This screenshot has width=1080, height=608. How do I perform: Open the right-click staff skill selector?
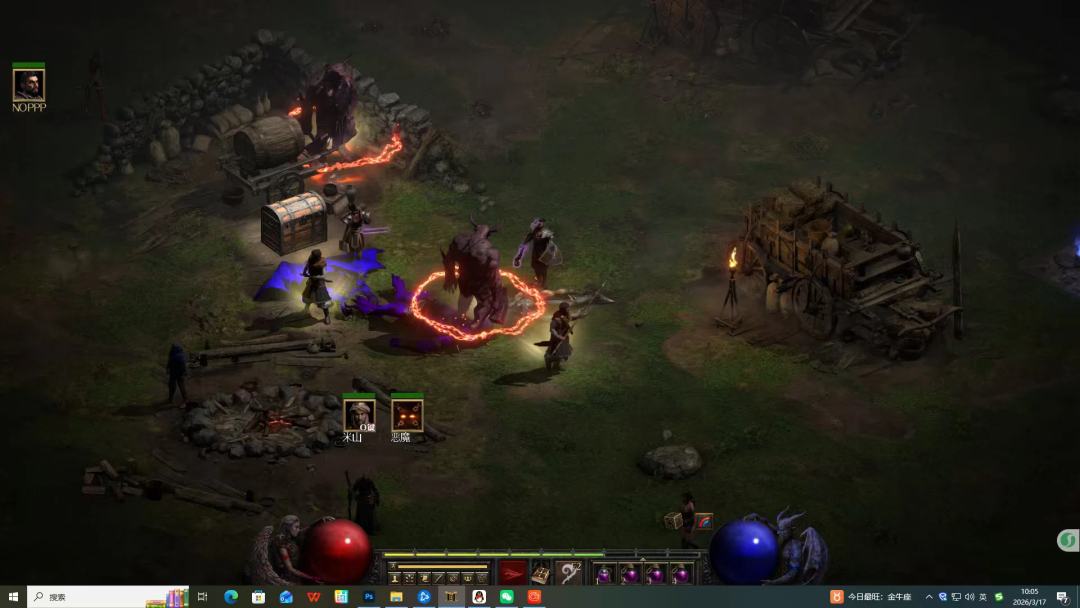tap(570, 573)
